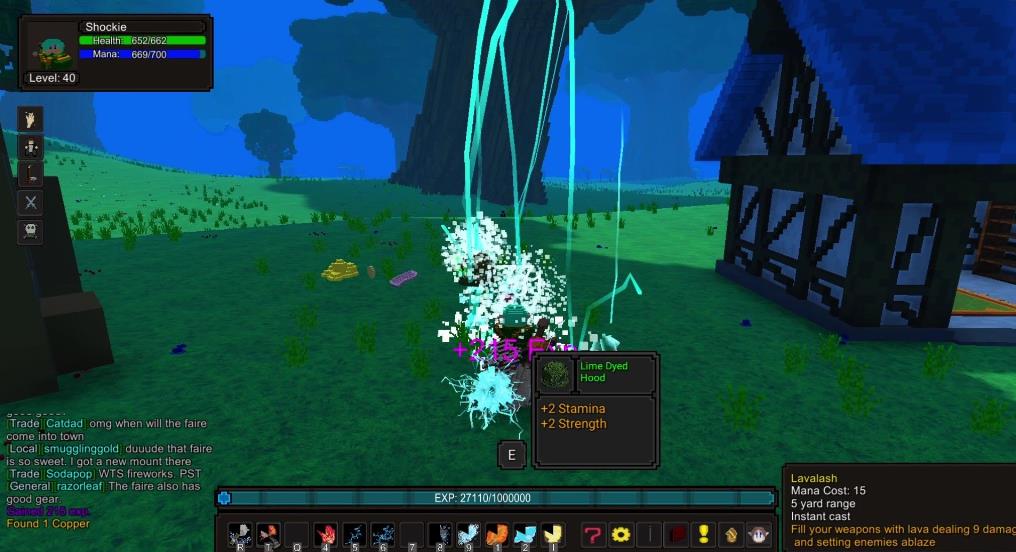Image resolution: width=1016 pixels, height=552 pixels.
Task: Select the orange wing hotbar ability
Action: coord(497,535)
